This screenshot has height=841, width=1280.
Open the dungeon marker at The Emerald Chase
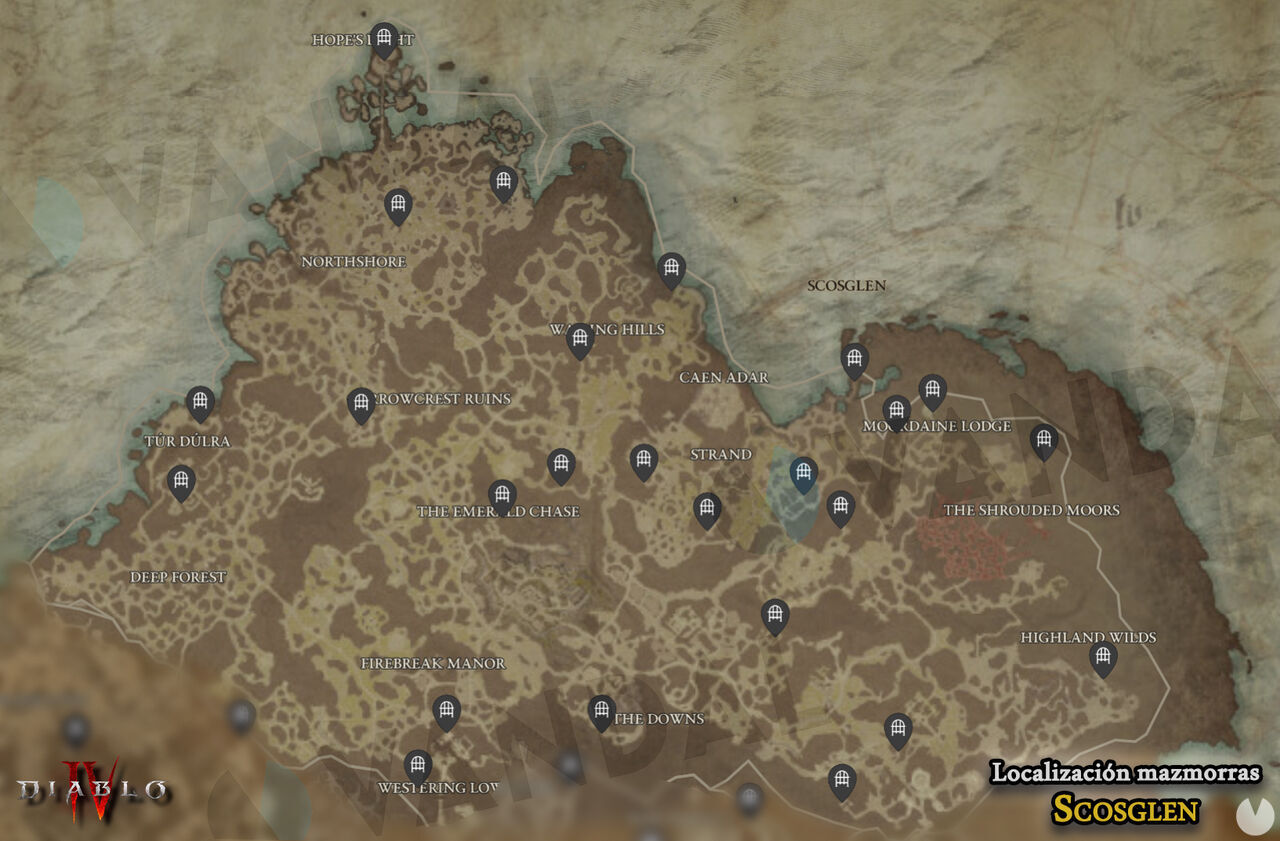point(500,493)
